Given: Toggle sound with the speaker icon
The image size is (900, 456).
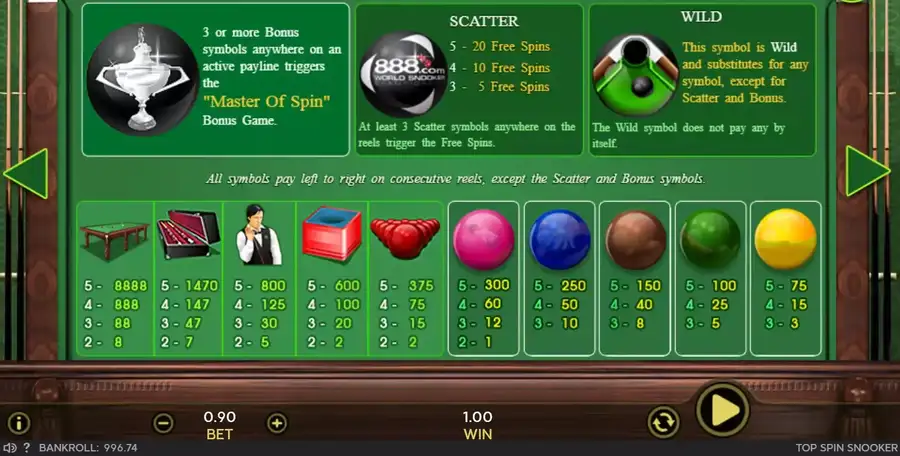Looking at the screenshot, I should tap(11, 448).
